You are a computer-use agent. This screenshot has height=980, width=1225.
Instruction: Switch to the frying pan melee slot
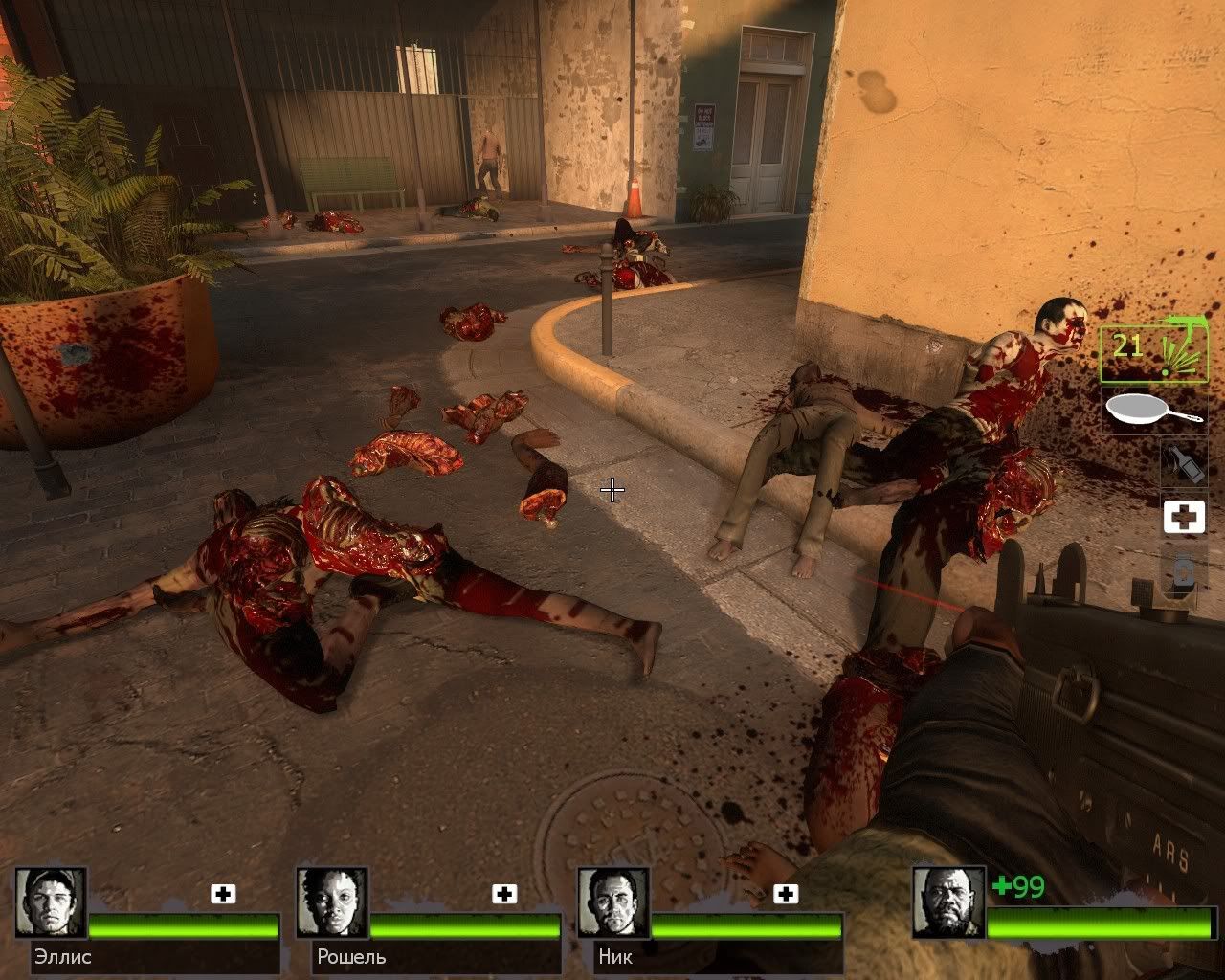click(1154, 412)
